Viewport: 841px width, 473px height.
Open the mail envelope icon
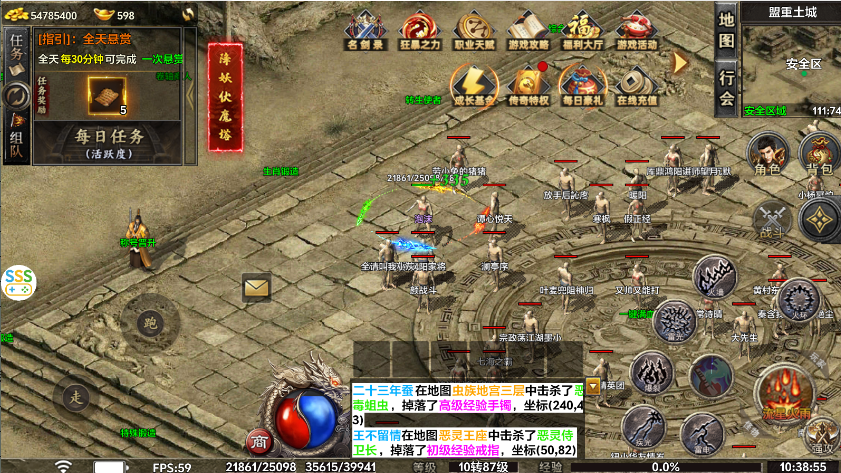click(x=257, y=288)
